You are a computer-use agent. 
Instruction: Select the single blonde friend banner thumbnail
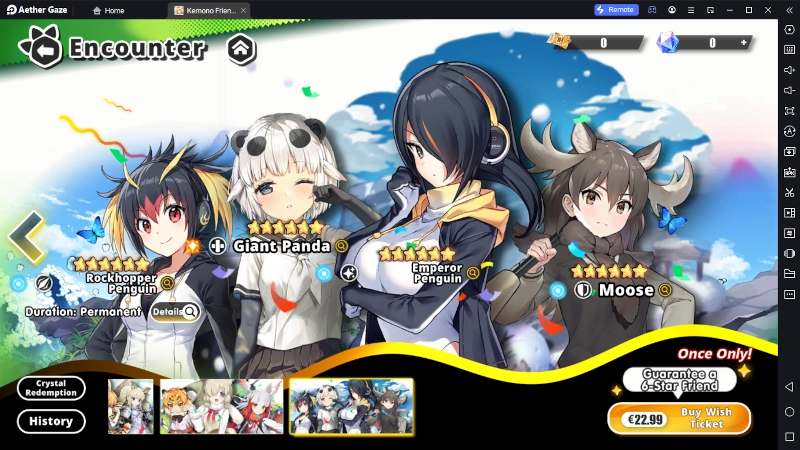tap(130, 406)
